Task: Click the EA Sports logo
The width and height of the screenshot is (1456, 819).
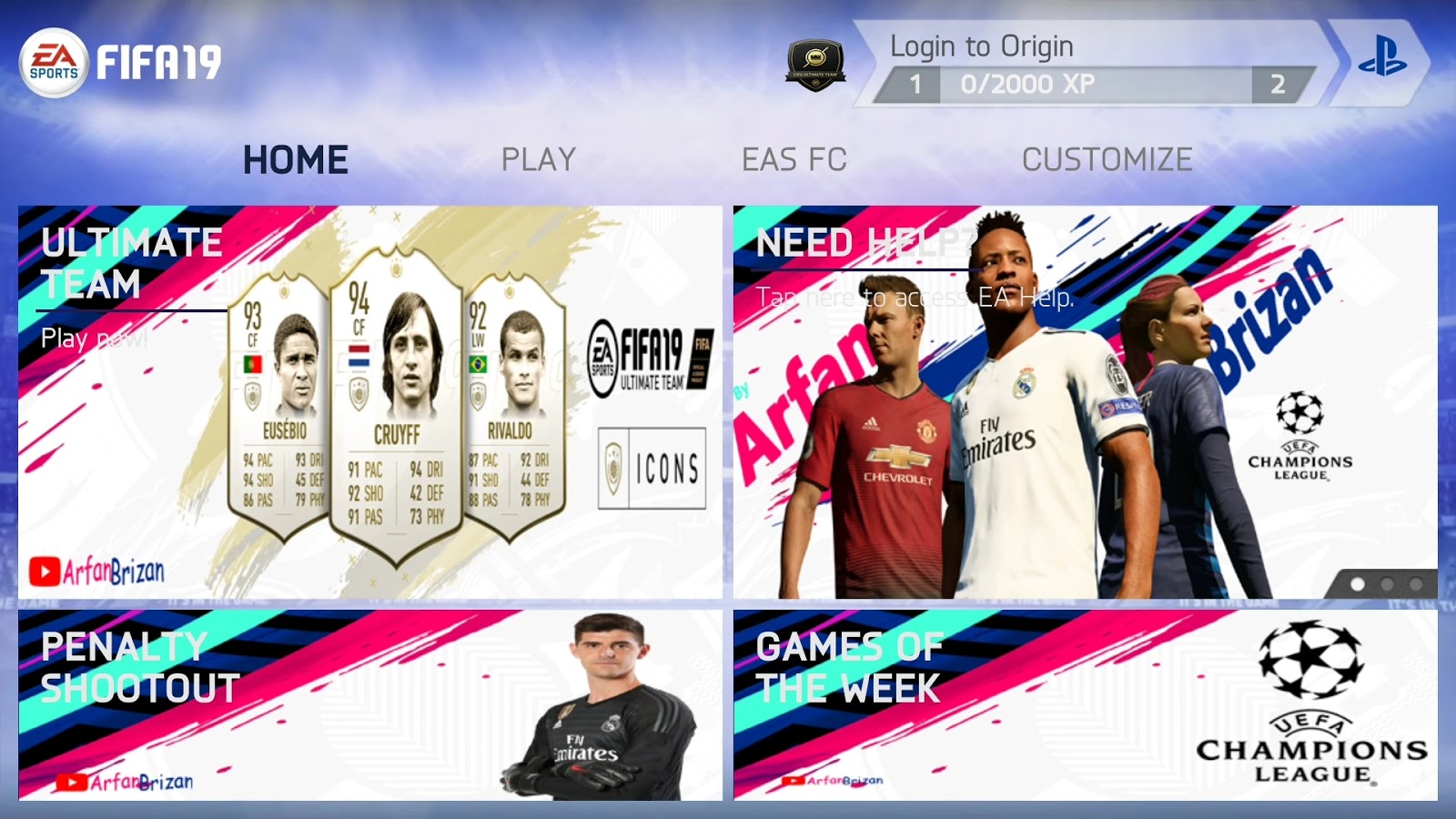Action: pyautogui.click(x=52, y=59)
